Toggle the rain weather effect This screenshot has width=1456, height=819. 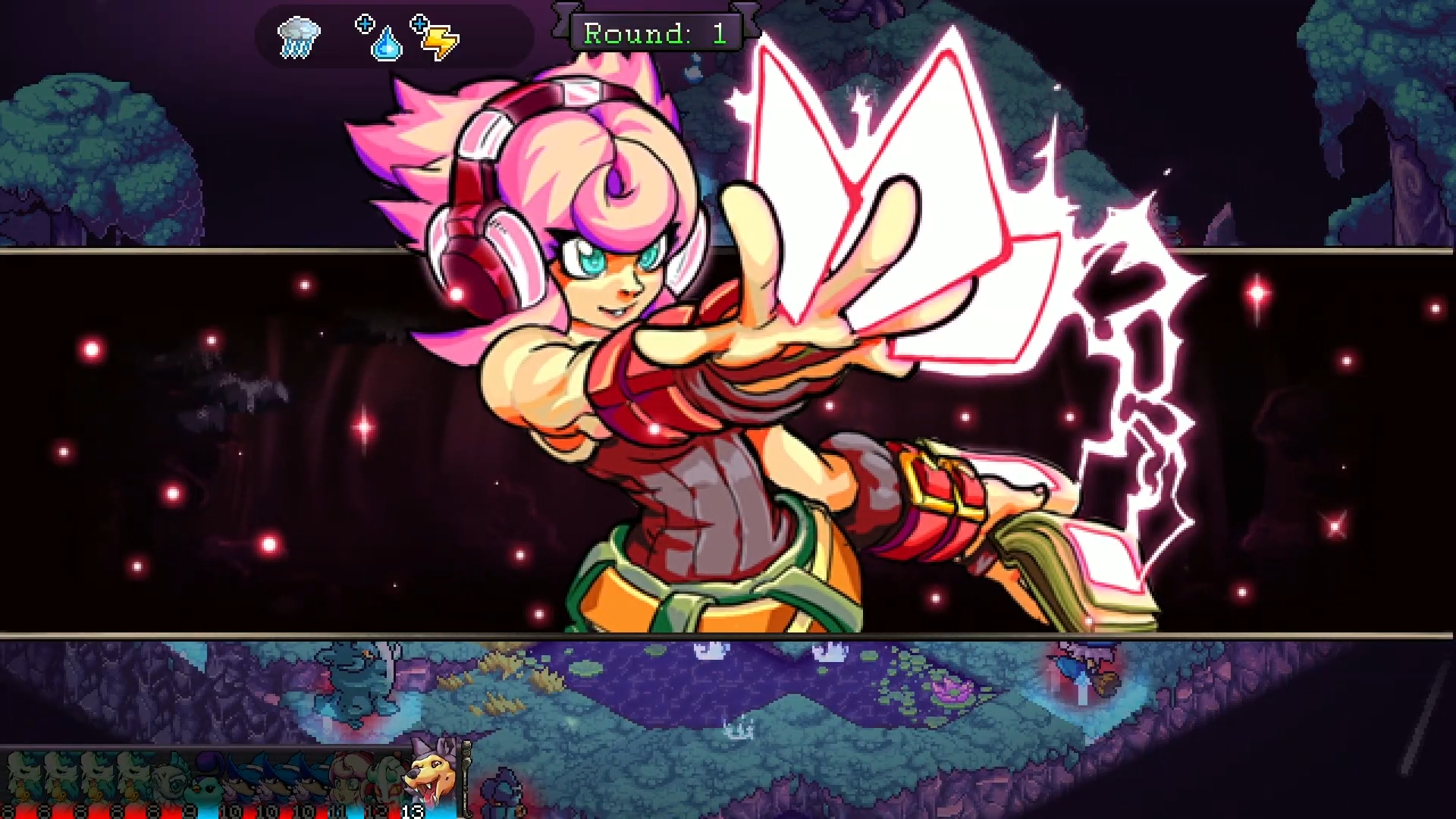(x=300, y=36)
